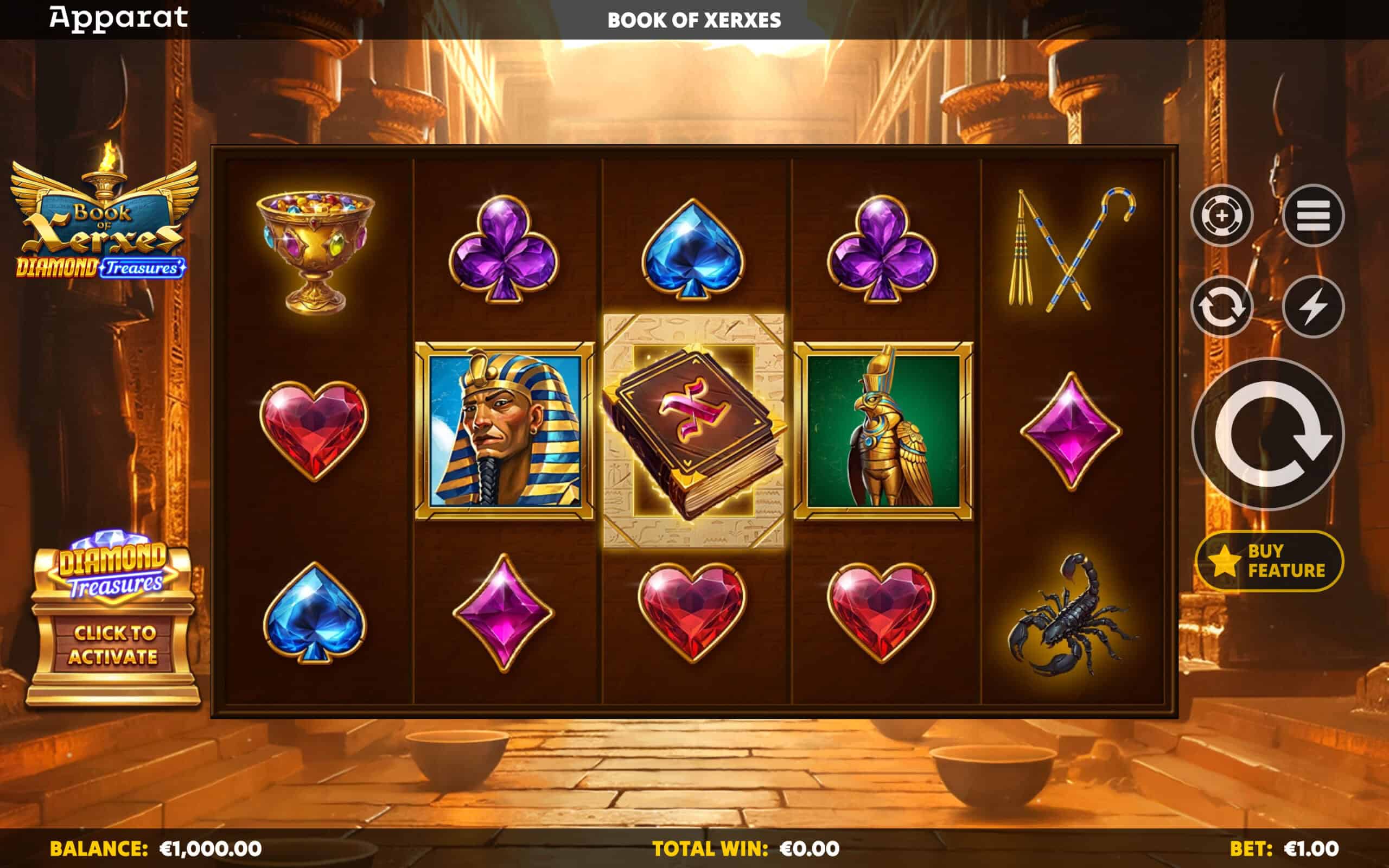The width and height of the screenshot is (1389, 868).
Task: Open the hamburger menu
Action: [1312, 216]
